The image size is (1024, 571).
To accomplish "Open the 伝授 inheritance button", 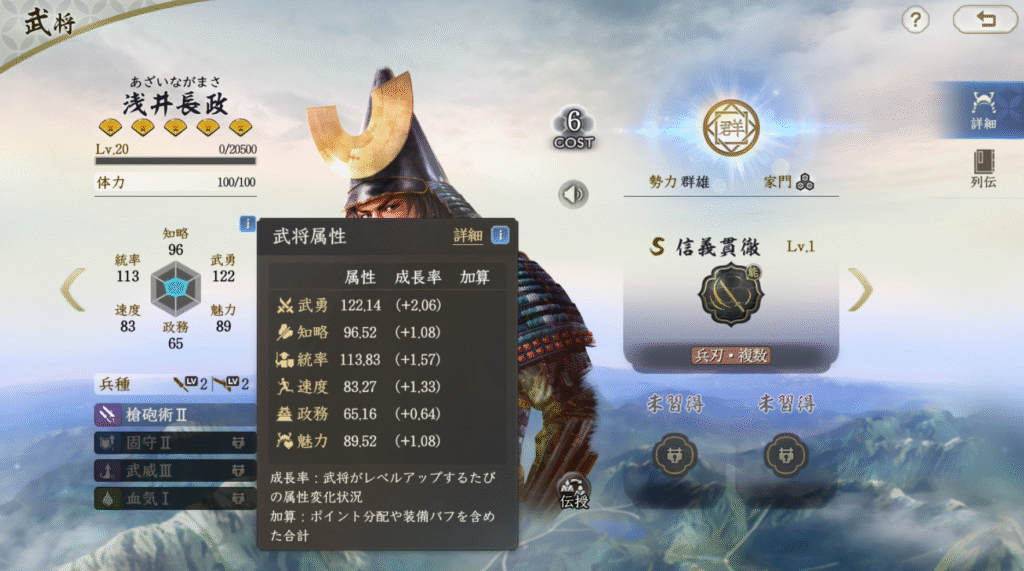I will pos(574,491).
